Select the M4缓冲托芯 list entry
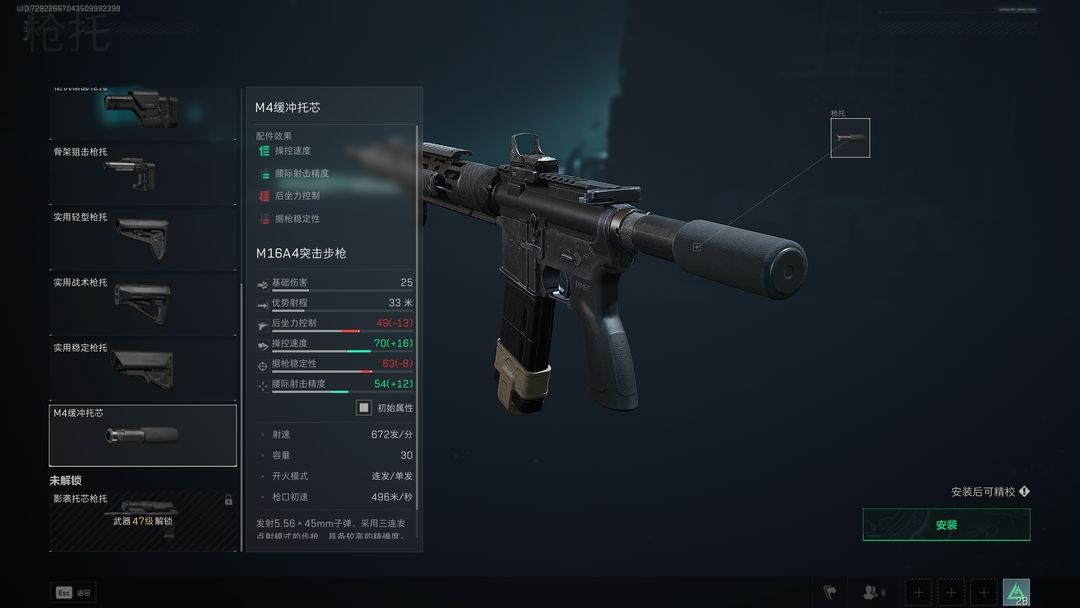 (x=142, y=435)
